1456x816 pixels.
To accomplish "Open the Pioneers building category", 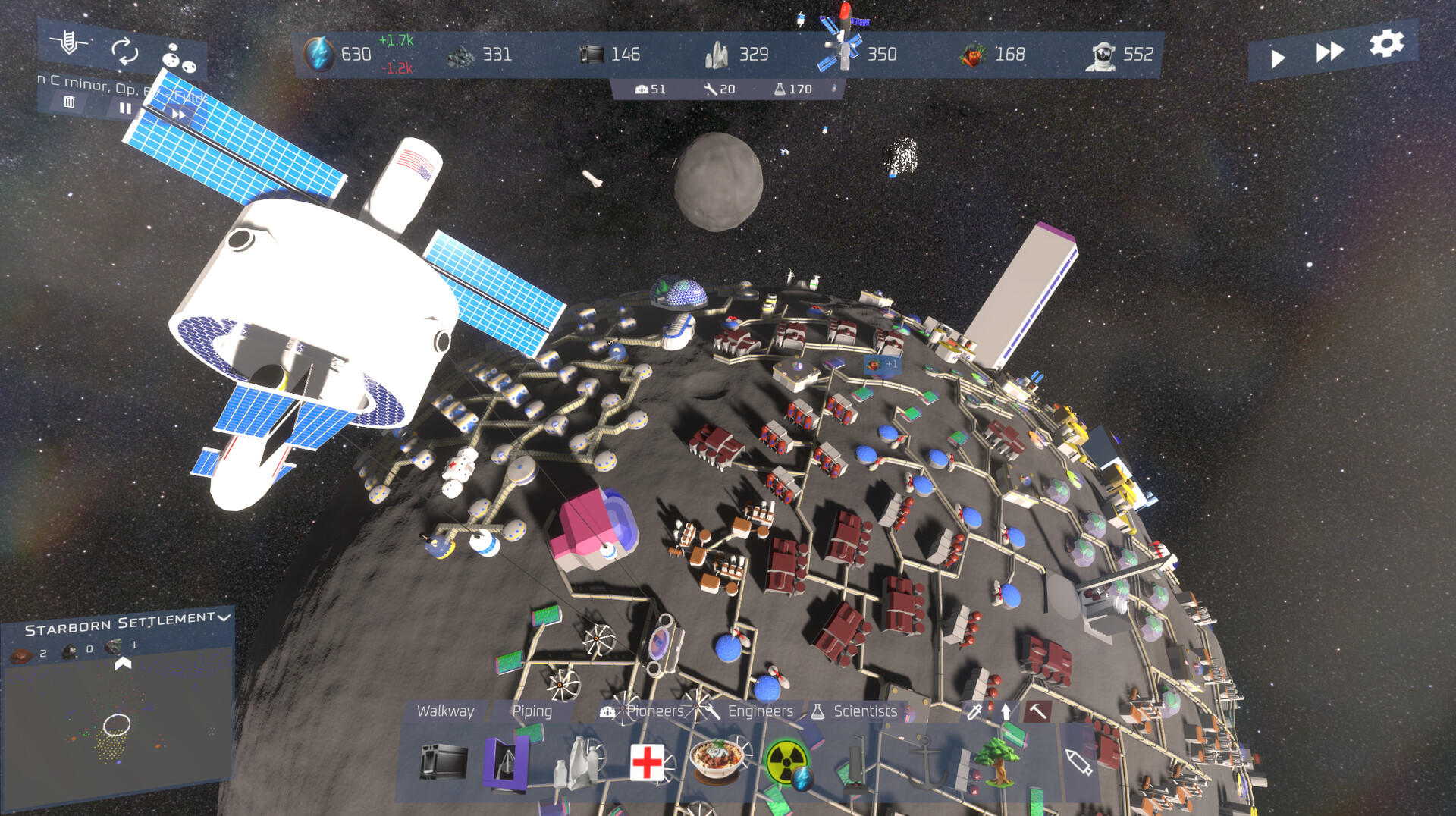I will point(645,711).
